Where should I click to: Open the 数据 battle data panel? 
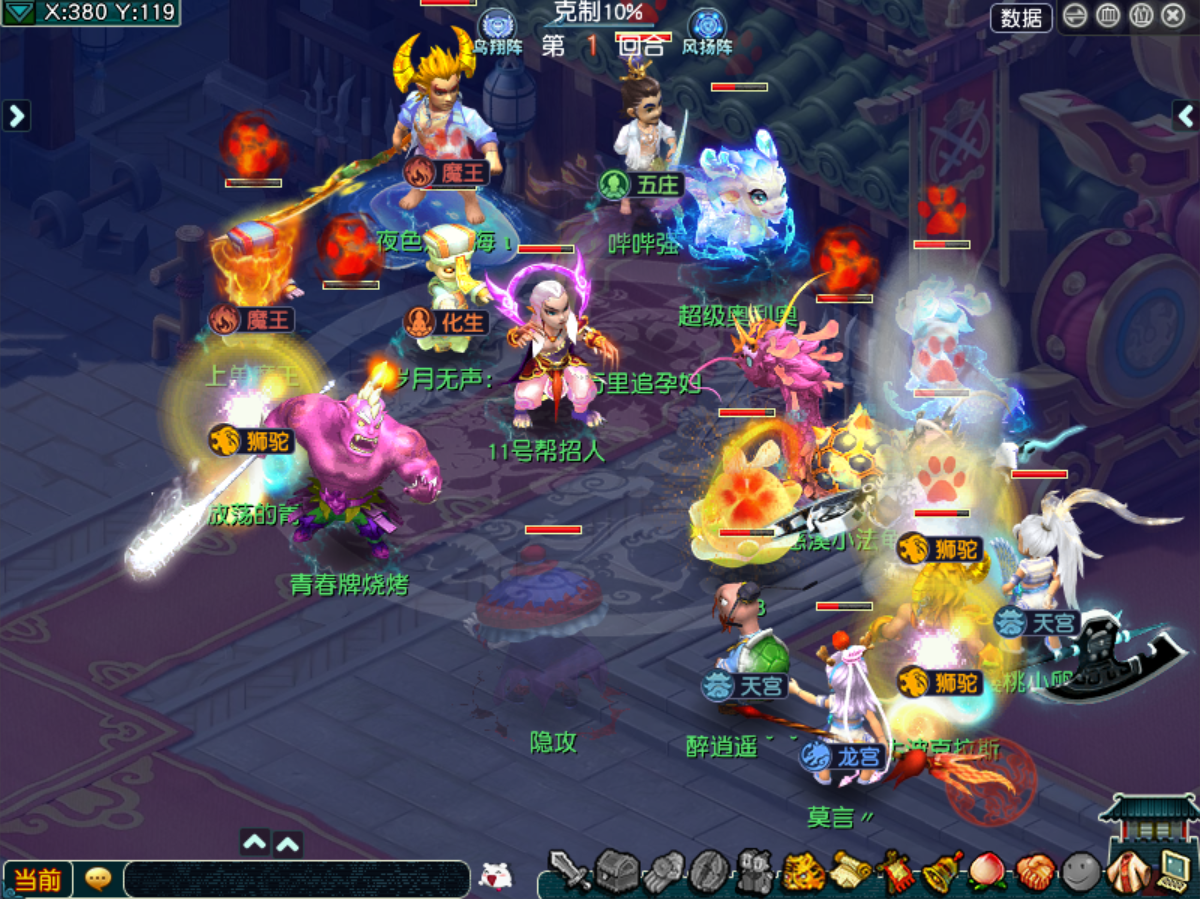[1021, 17]
